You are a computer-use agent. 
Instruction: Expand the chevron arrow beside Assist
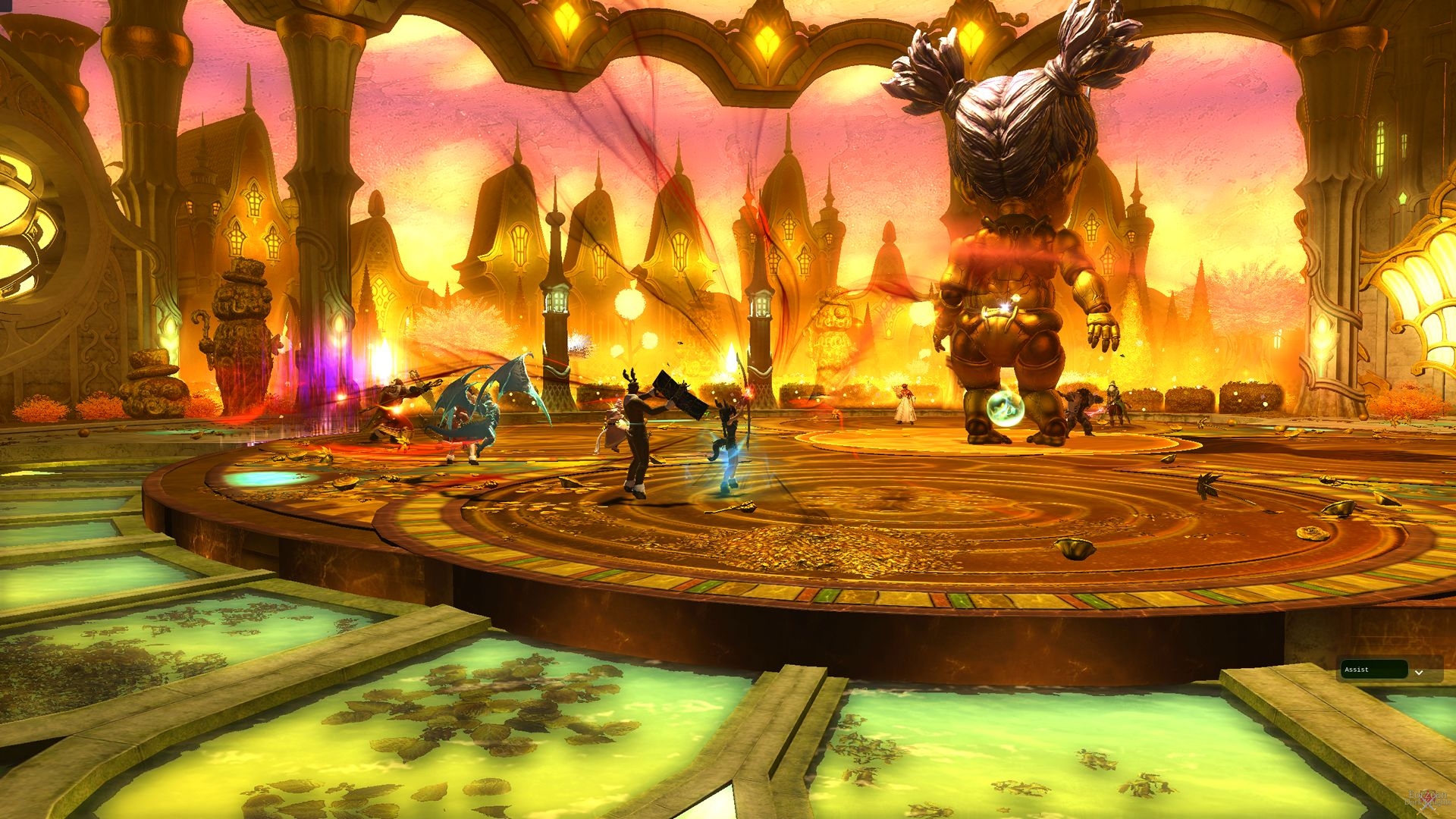[1419, 672]
